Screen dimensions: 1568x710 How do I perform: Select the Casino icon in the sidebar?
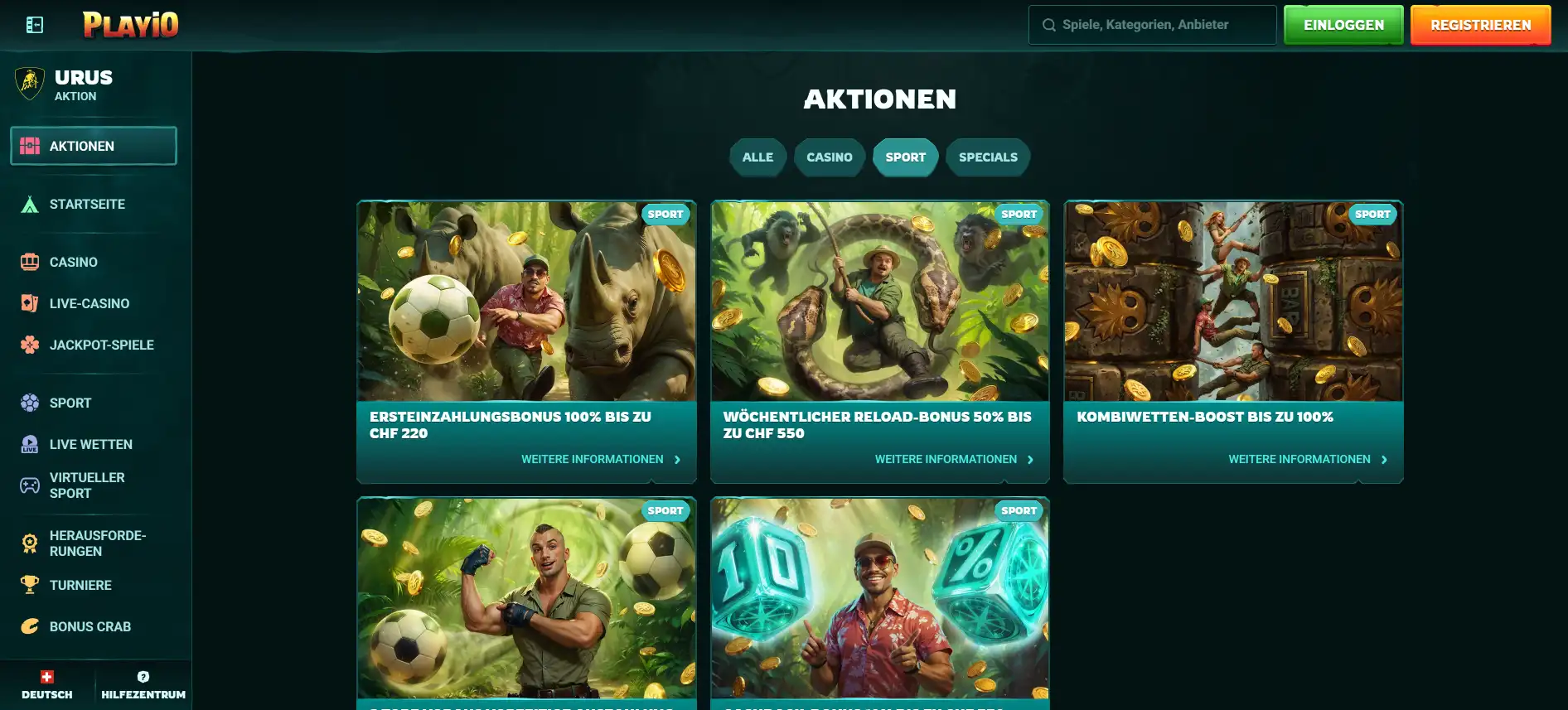point(30,262)
